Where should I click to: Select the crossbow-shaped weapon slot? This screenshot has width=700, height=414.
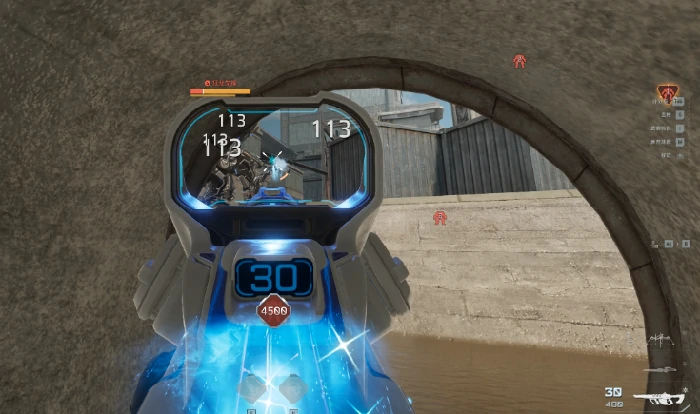[661, 341]
